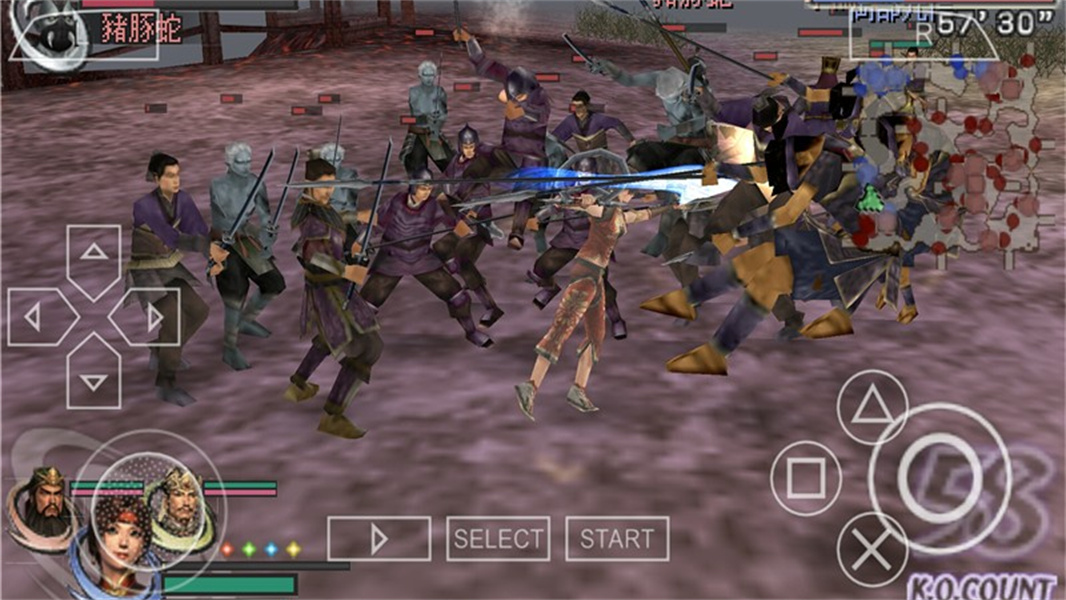Tap the on-screen square button

(806, 479)
